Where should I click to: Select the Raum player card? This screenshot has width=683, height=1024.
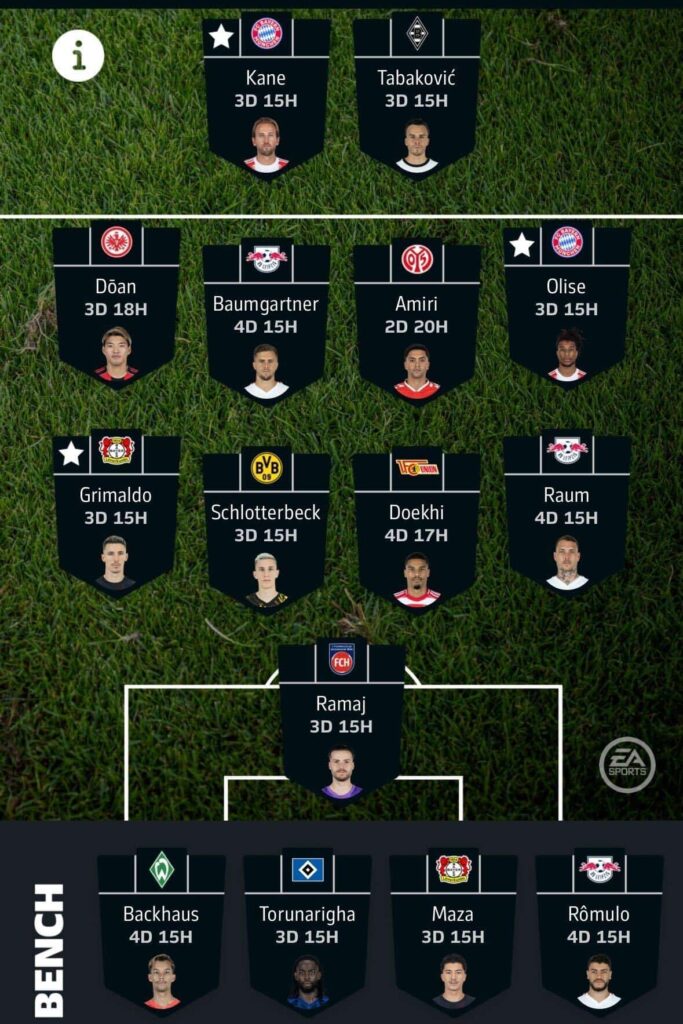567,513
